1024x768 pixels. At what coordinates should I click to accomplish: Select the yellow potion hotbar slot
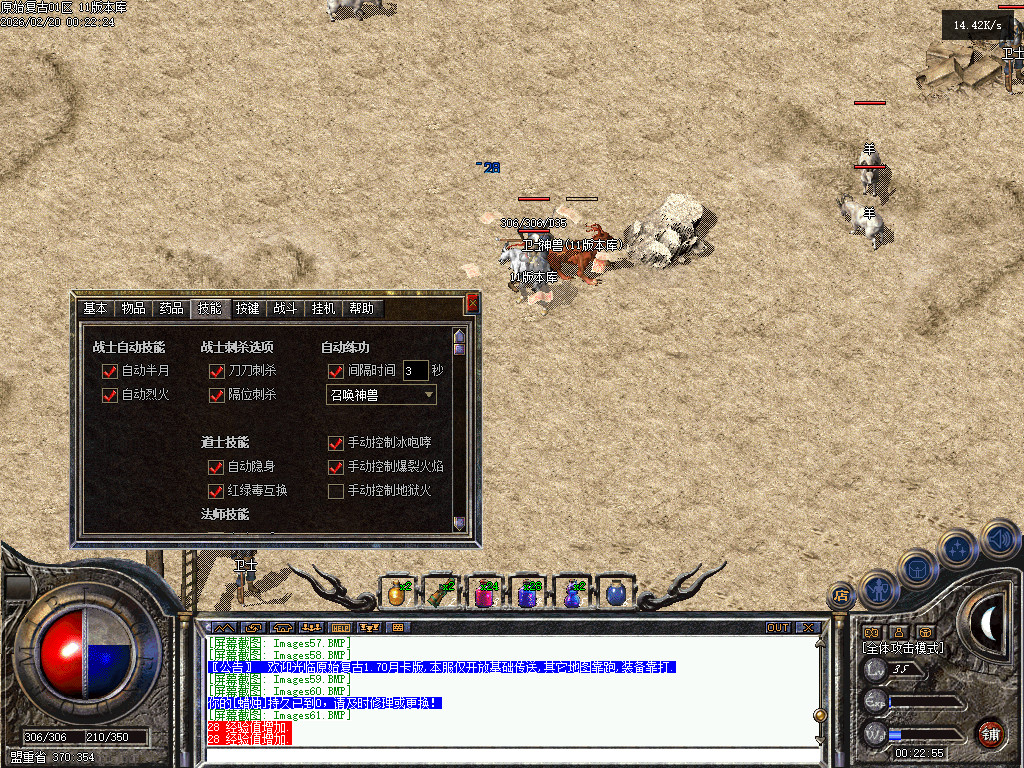pos(398,593)
